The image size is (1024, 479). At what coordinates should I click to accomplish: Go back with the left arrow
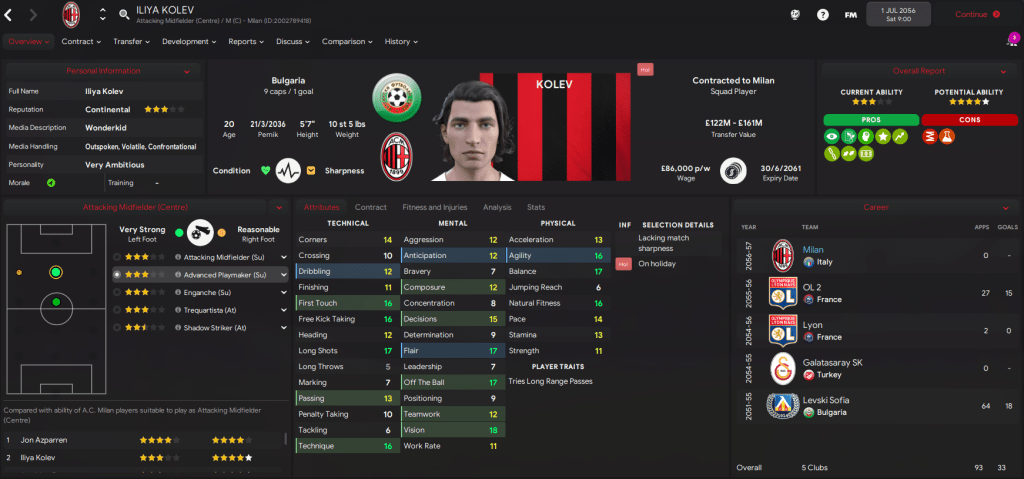coord(9,15)
